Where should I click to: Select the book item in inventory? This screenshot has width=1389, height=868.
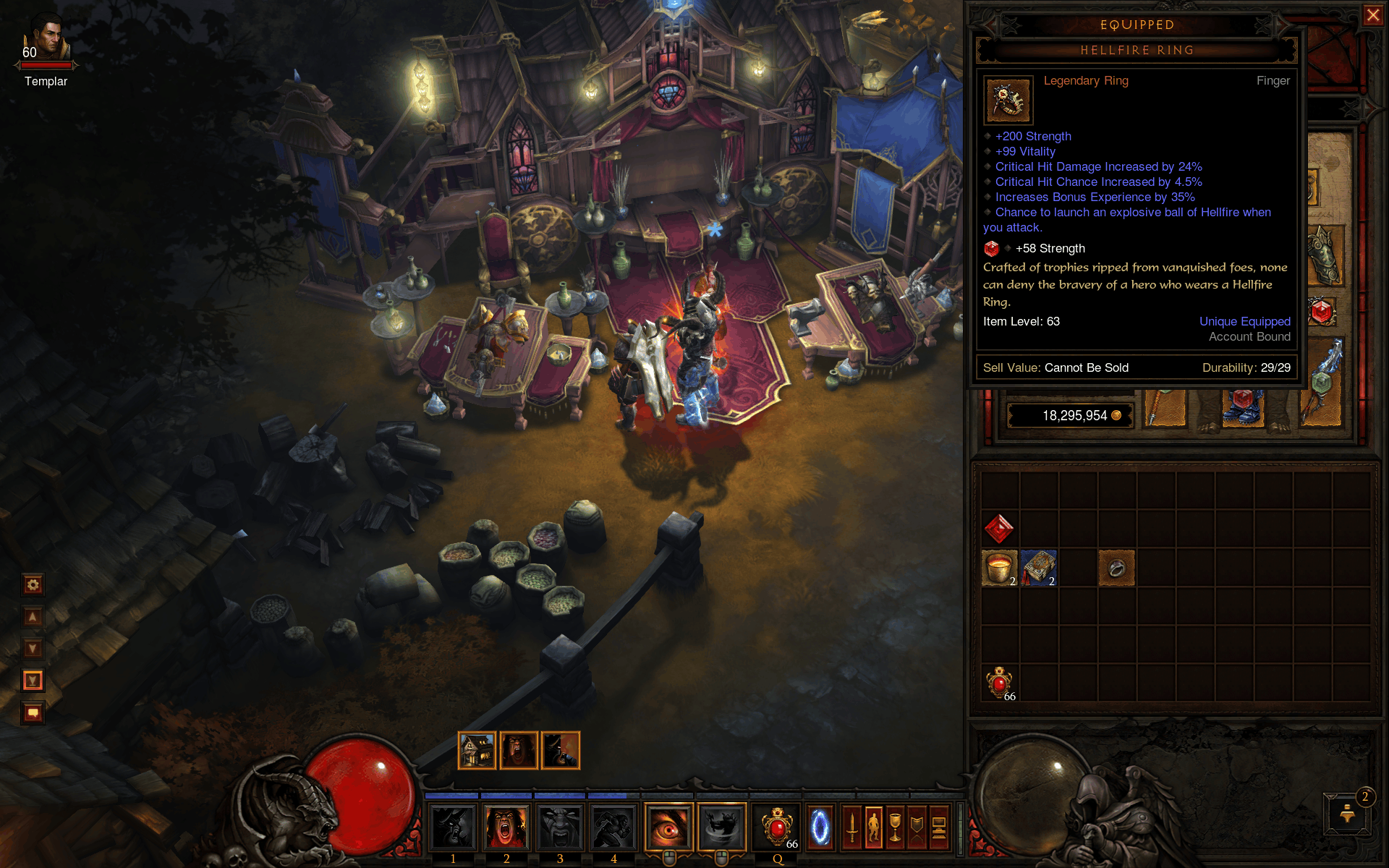point(1039,568)
